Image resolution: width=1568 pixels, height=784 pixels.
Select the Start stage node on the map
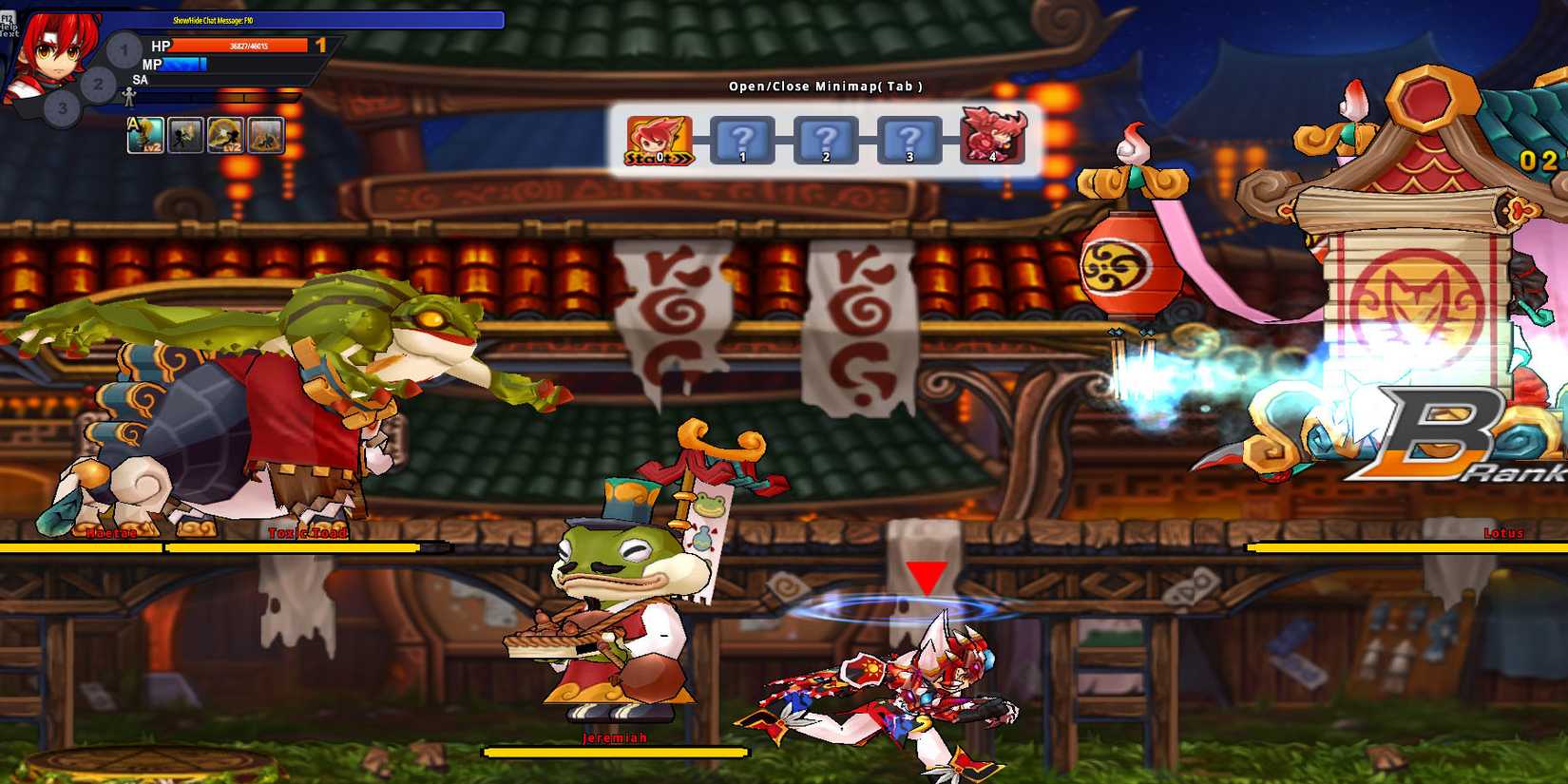pos(659,141)
